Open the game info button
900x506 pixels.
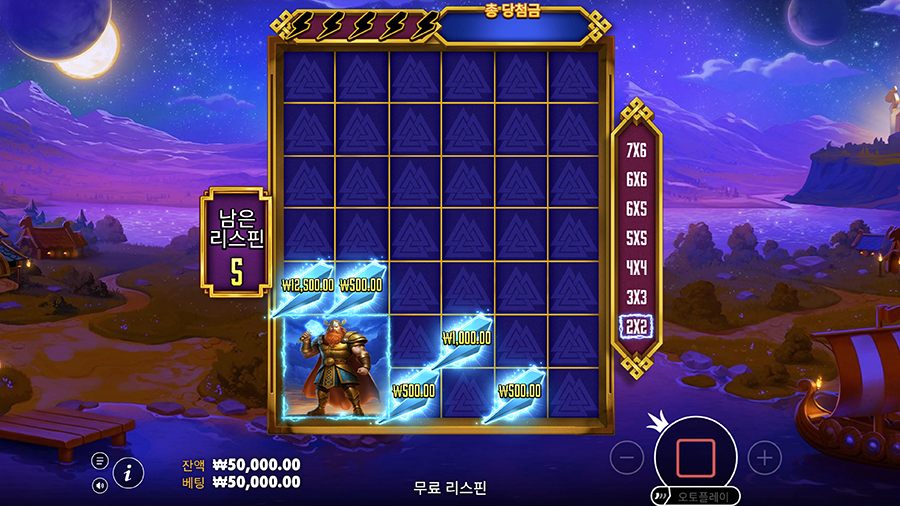(x=128, y=473)
